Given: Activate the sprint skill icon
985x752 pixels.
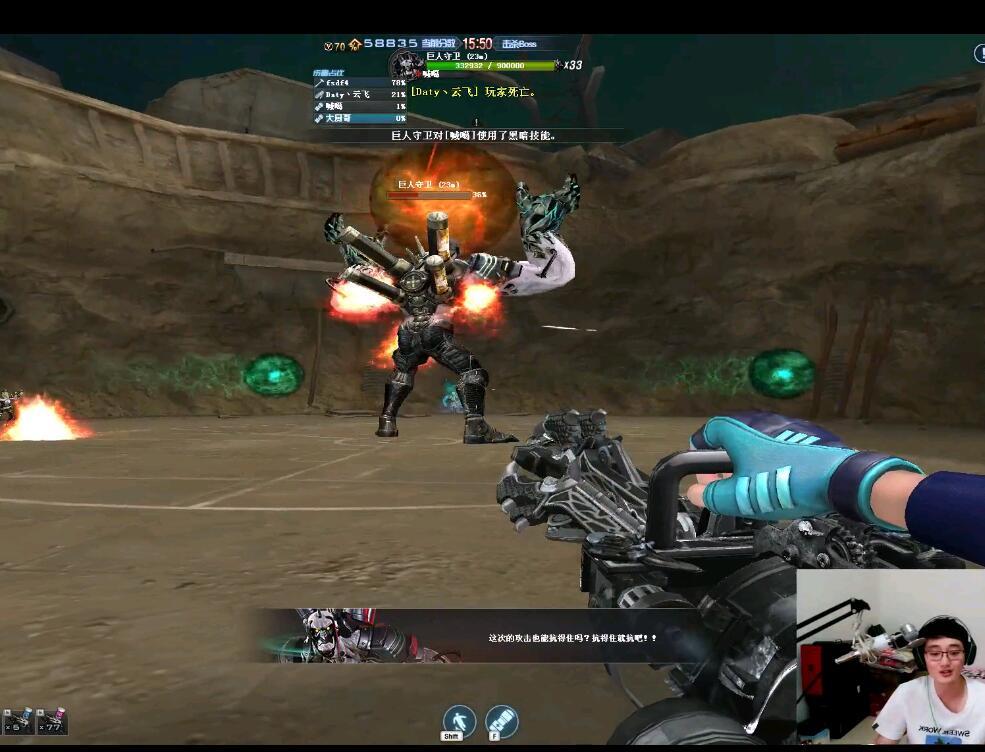Looking at the screenshot, I should (x=459, y=720).
